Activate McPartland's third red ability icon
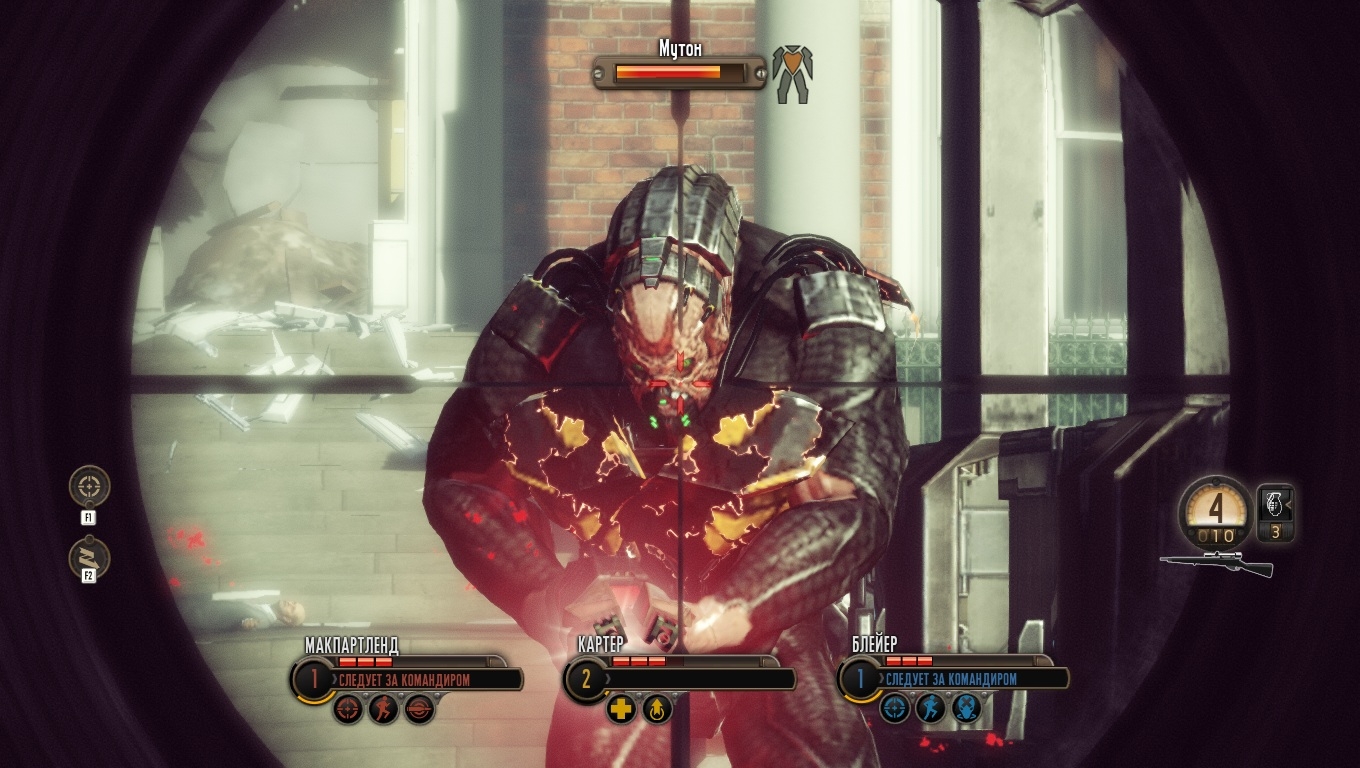The height and width of the screenshot is (768, 1360). [x=419, y=709]
